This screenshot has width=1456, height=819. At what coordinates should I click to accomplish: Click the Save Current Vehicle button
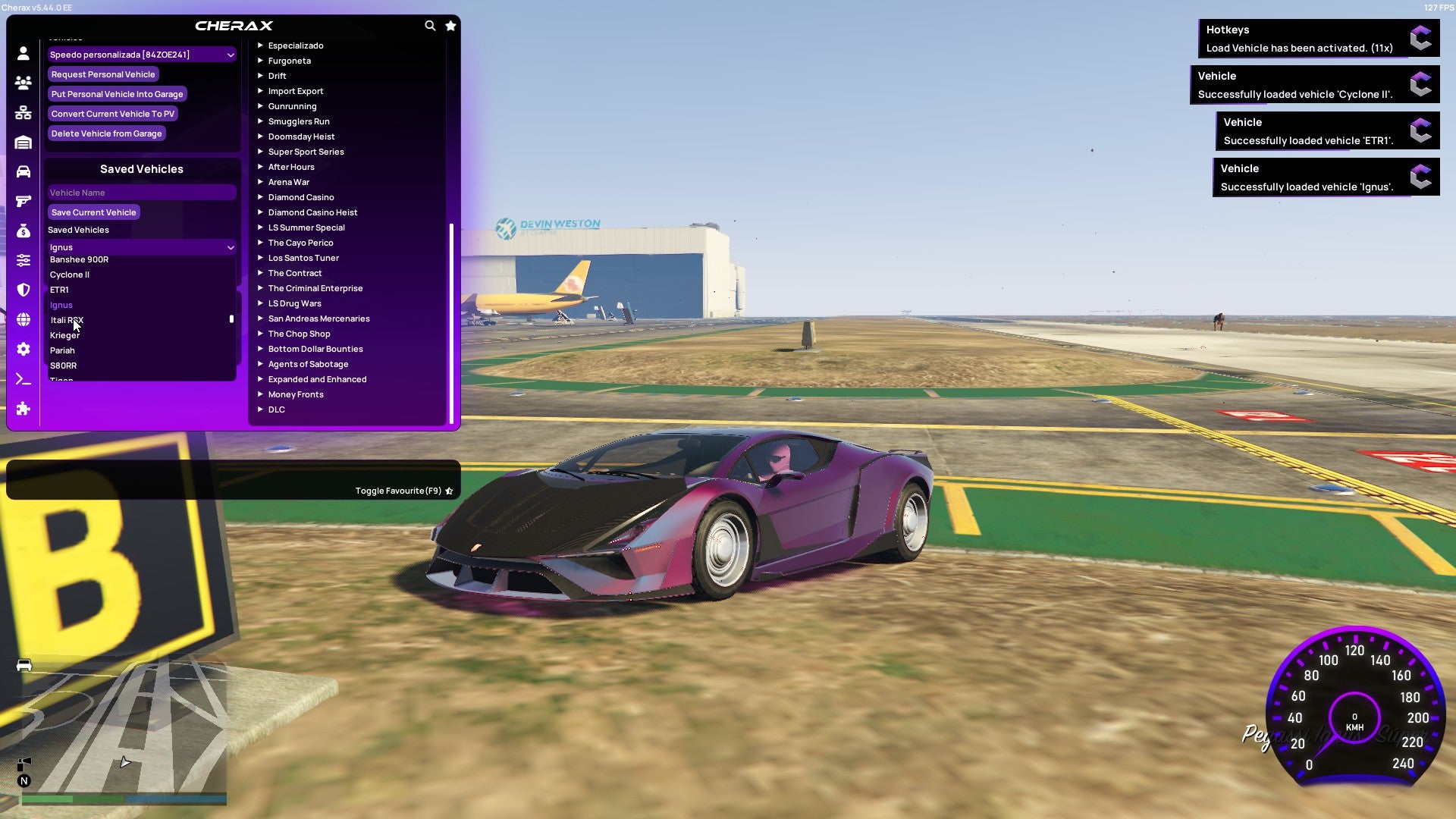[x=93, y=212]
